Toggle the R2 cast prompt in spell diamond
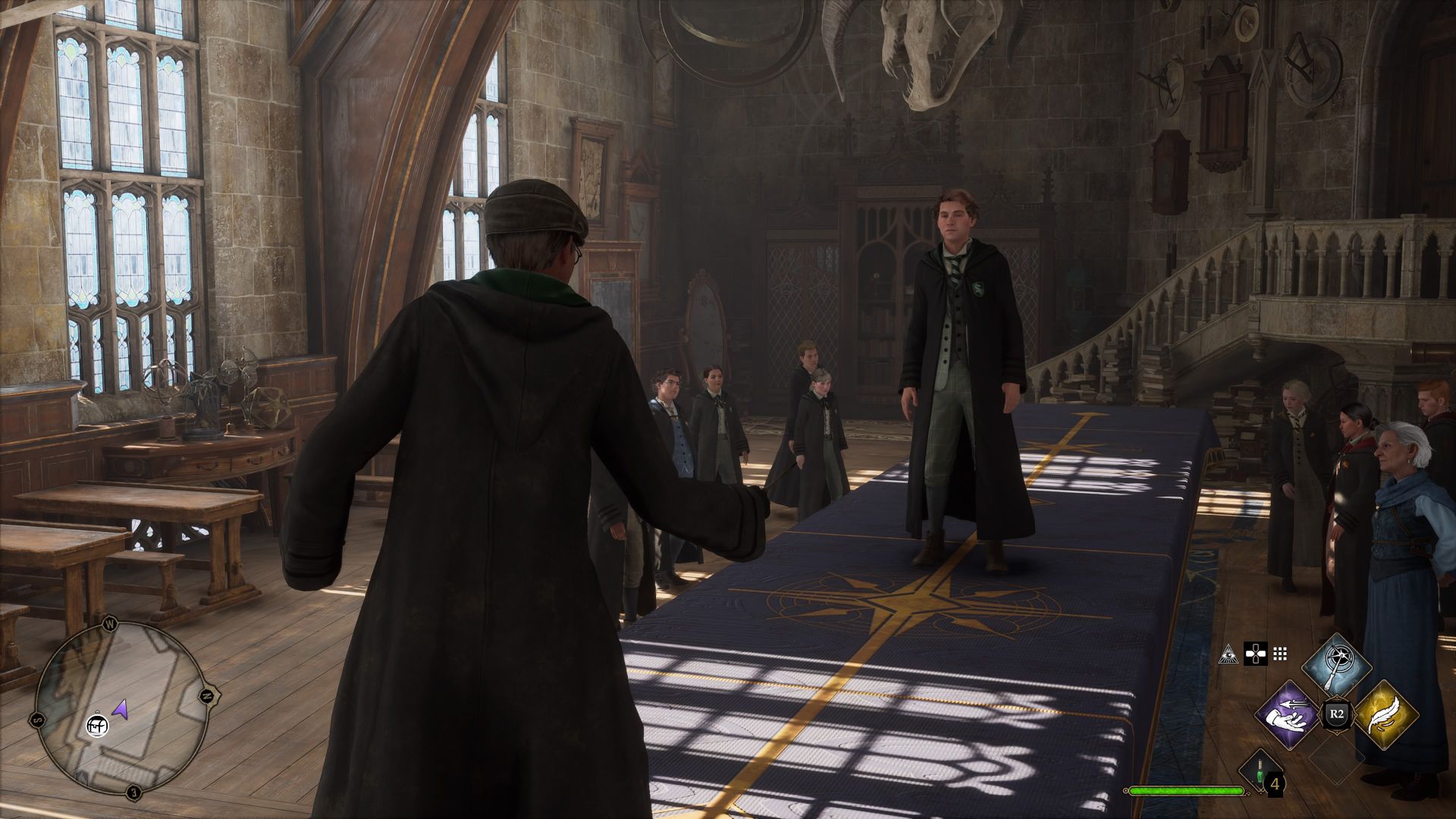Image resolution: width=1456 pixels, height=819 pixels. tap(1337, 714)
